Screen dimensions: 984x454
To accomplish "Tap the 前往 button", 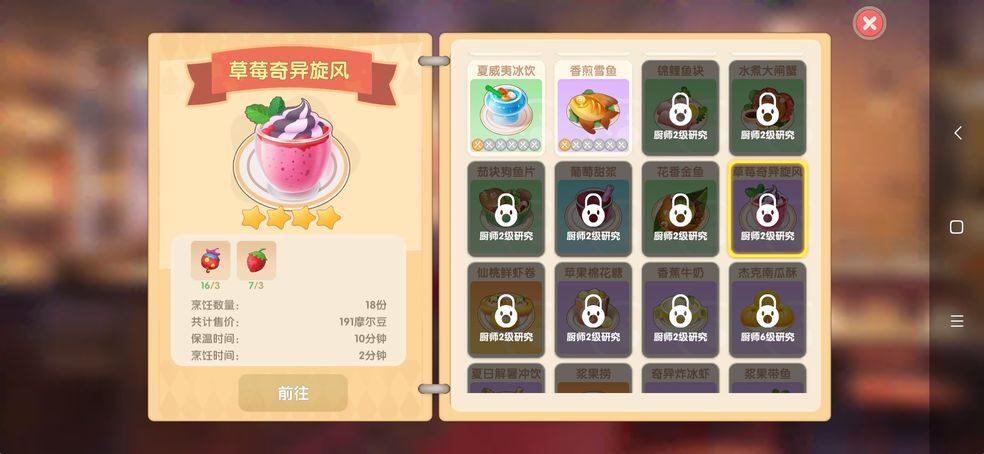I will (x=293, y=393).
